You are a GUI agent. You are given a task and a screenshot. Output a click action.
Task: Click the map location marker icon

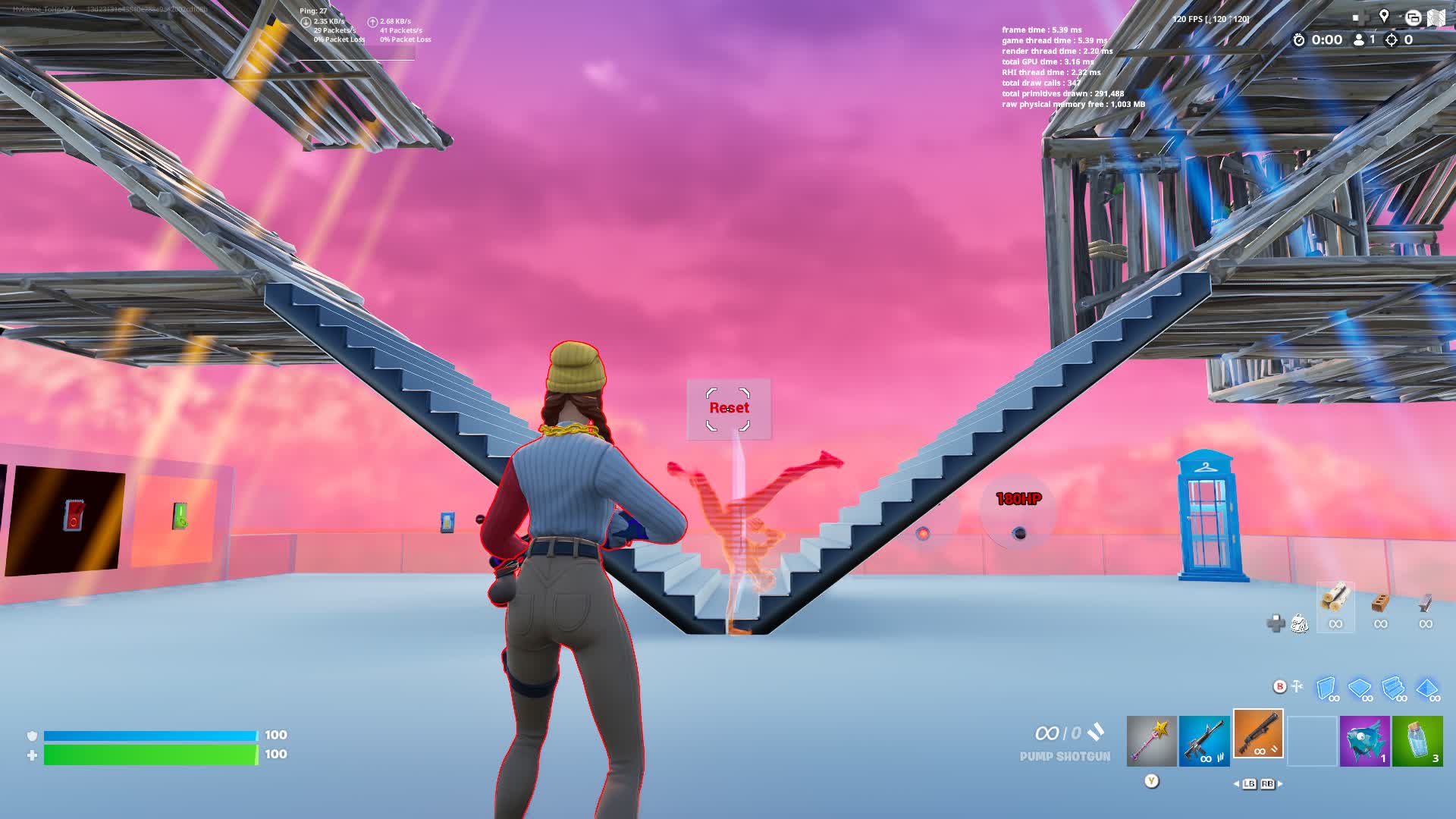(1383, 16)
